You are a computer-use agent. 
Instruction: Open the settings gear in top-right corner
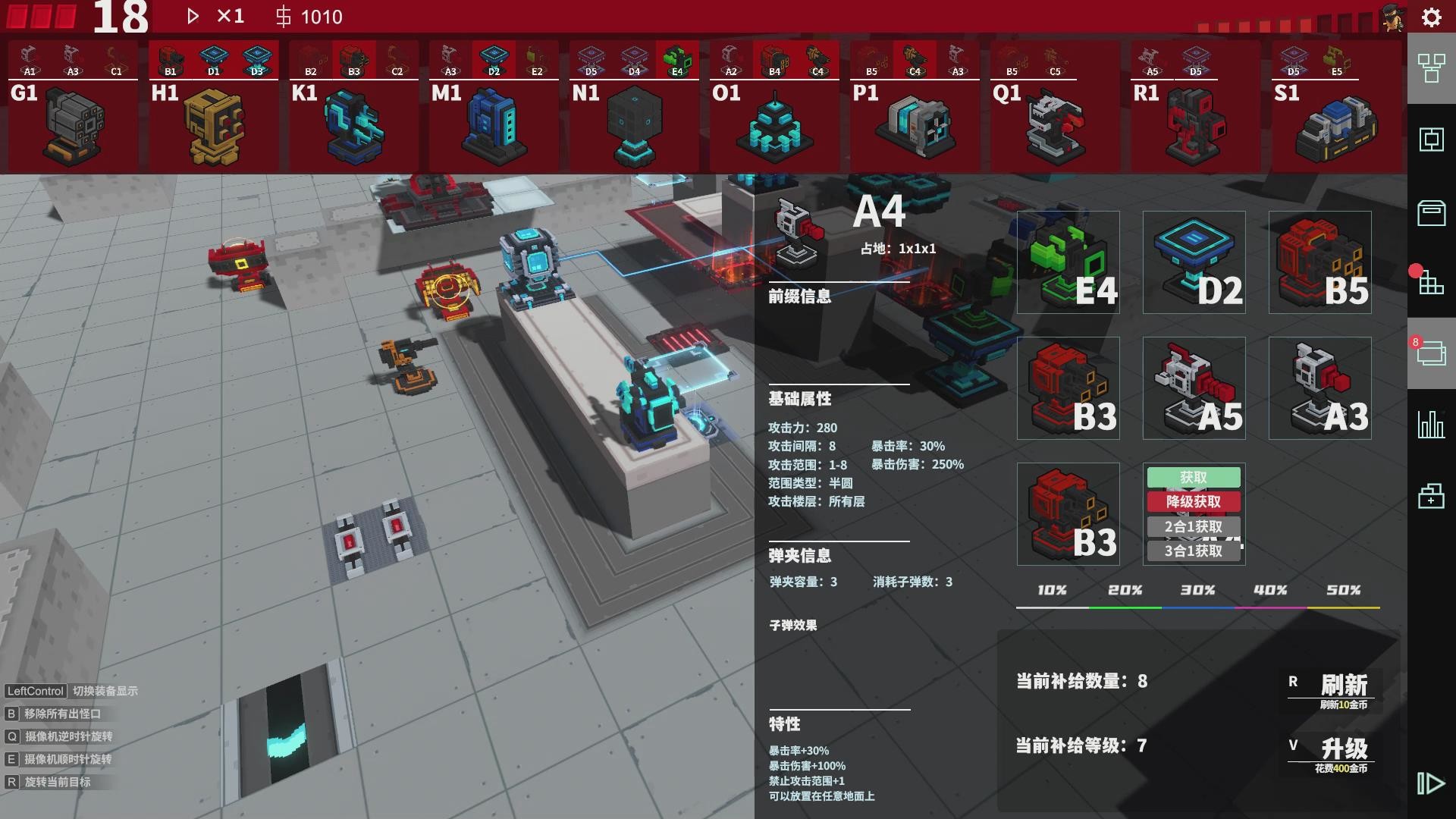[1431, 17]
